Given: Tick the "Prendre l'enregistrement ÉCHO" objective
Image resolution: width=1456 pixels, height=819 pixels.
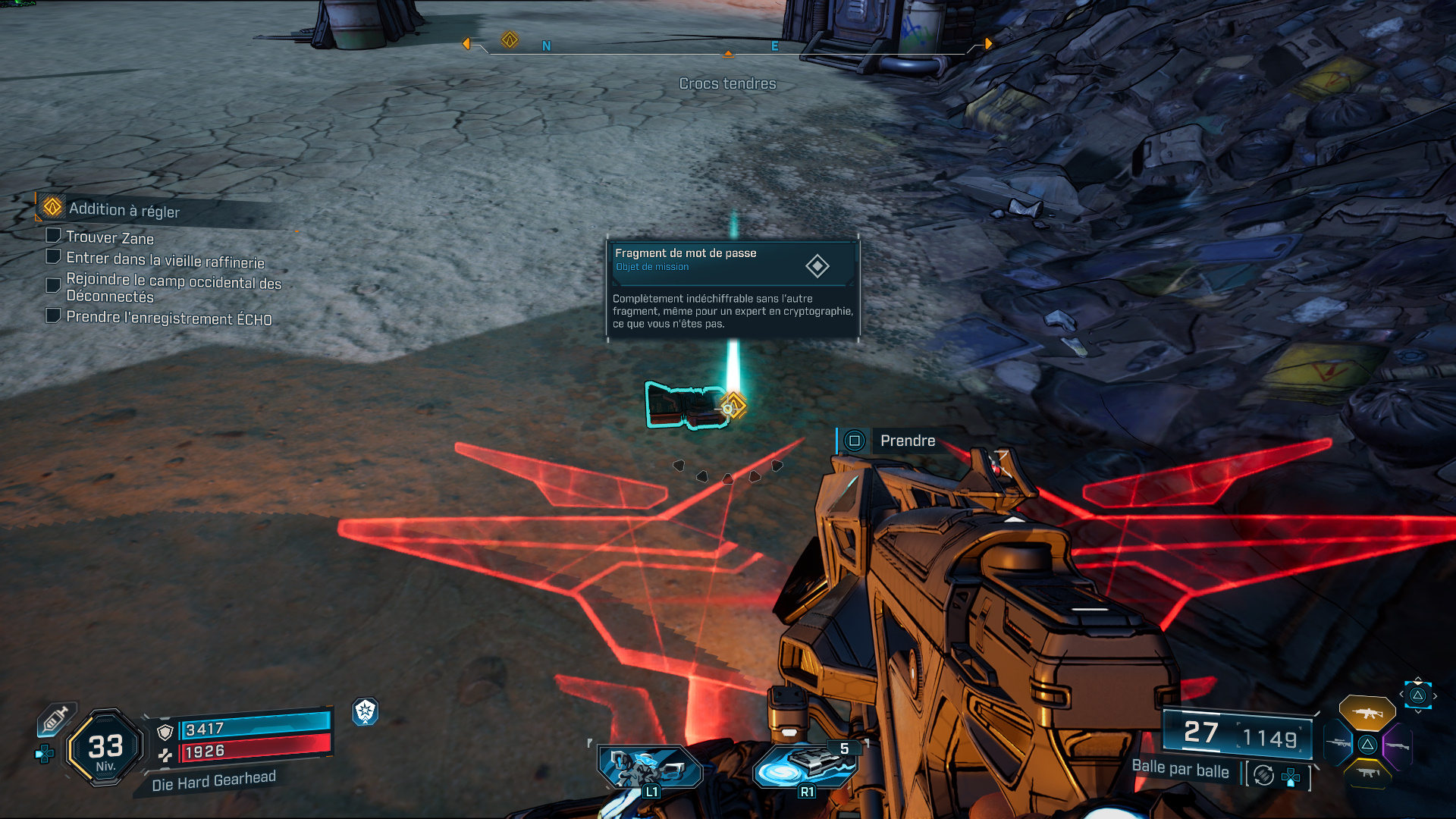Looking at the screenshot, I should 54,315.
